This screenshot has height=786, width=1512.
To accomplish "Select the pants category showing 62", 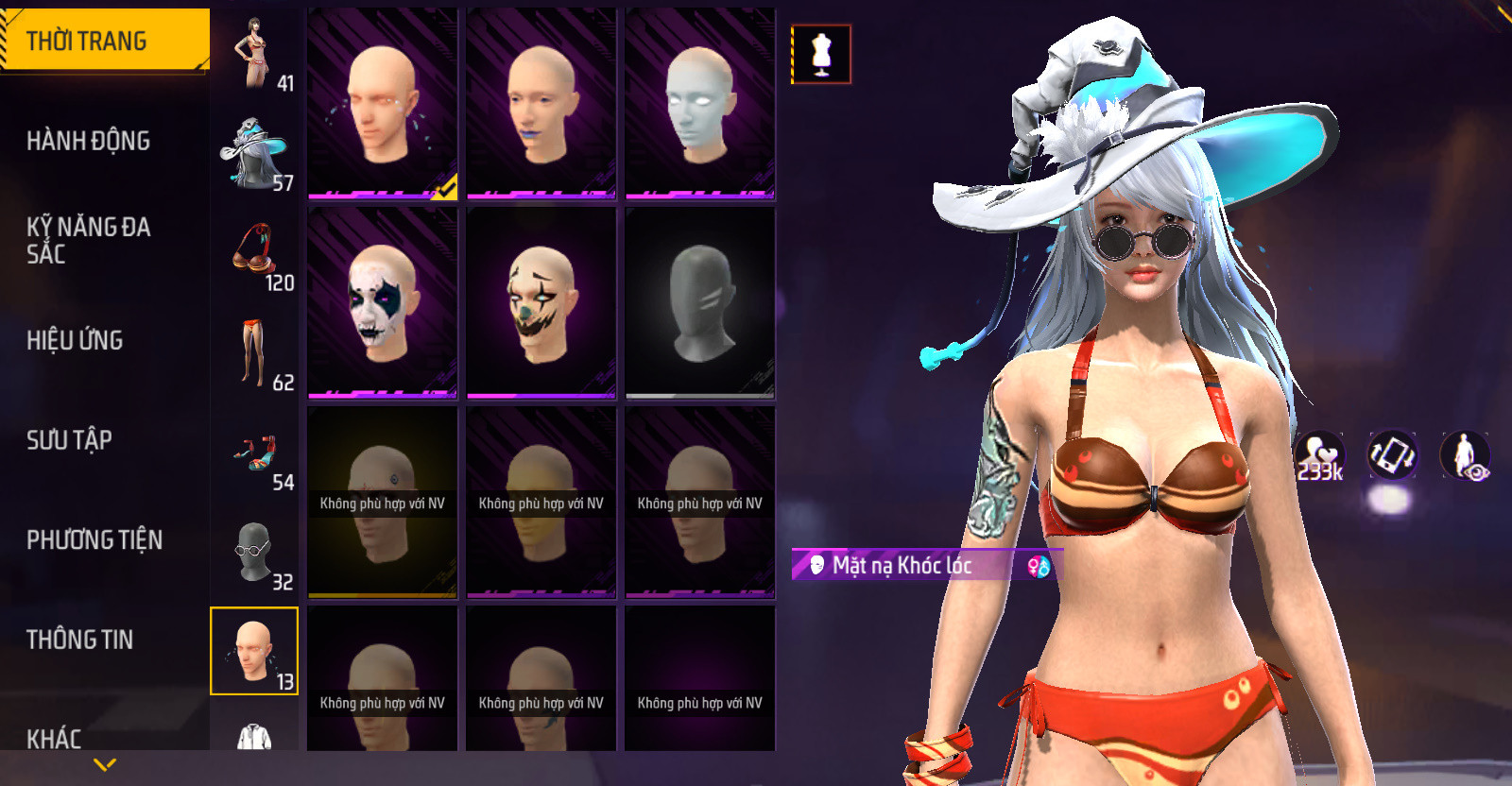I will [x=255, y=354].
